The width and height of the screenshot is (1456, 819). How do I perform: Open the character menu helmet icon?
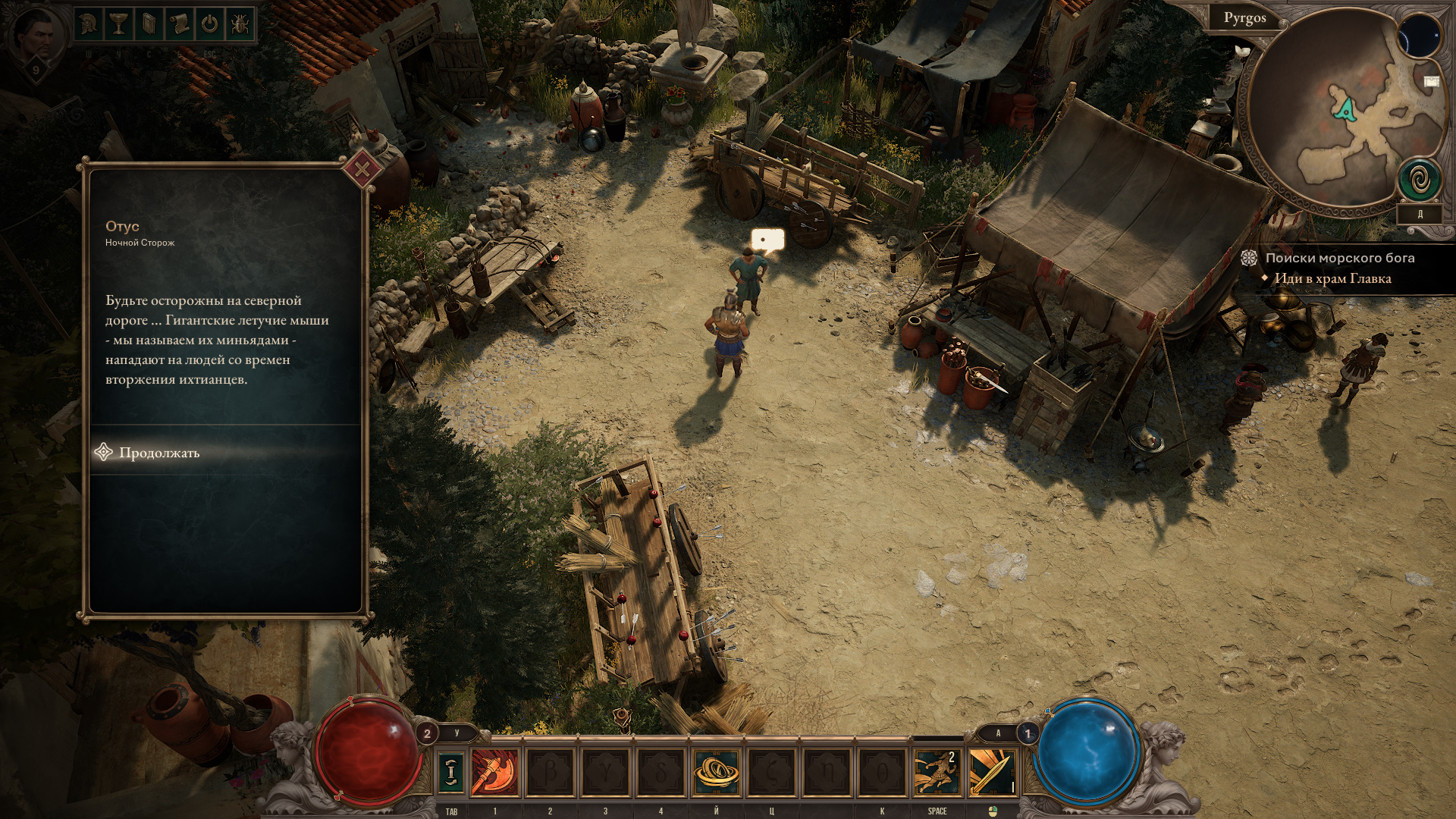pyautogui.click(x=89, y=24)
